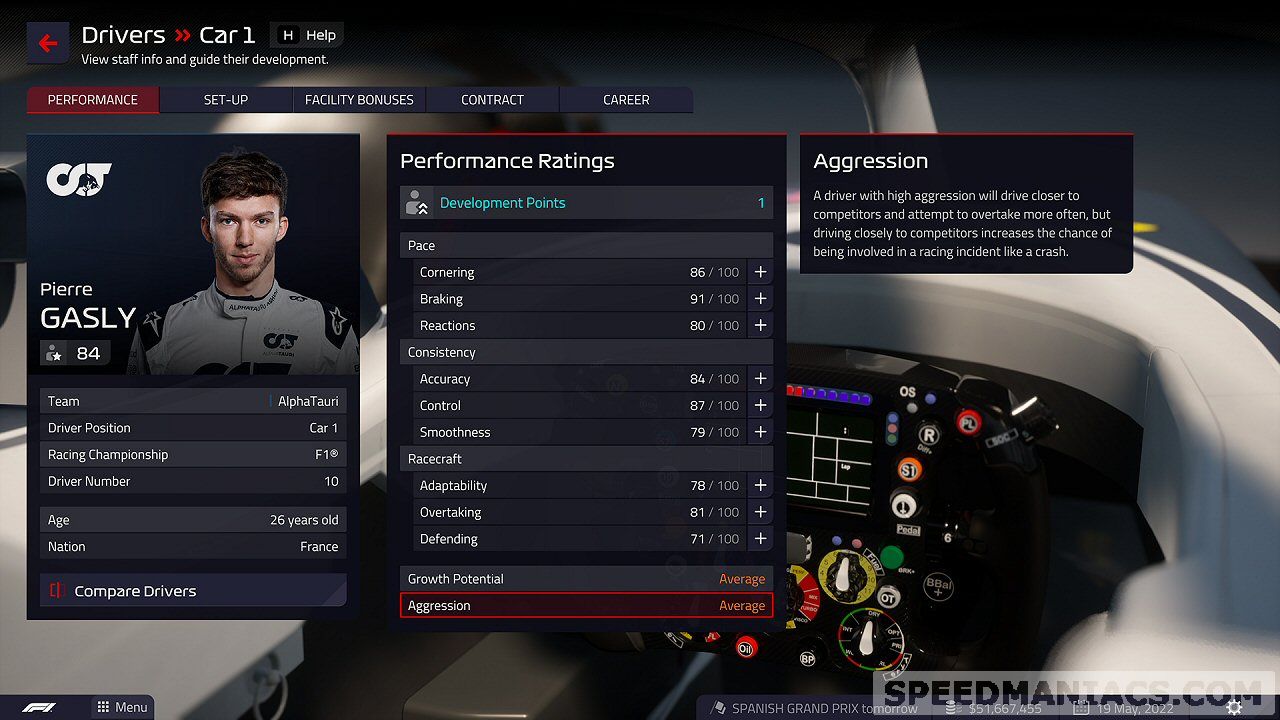Add a development point to Control

point(760,405)
